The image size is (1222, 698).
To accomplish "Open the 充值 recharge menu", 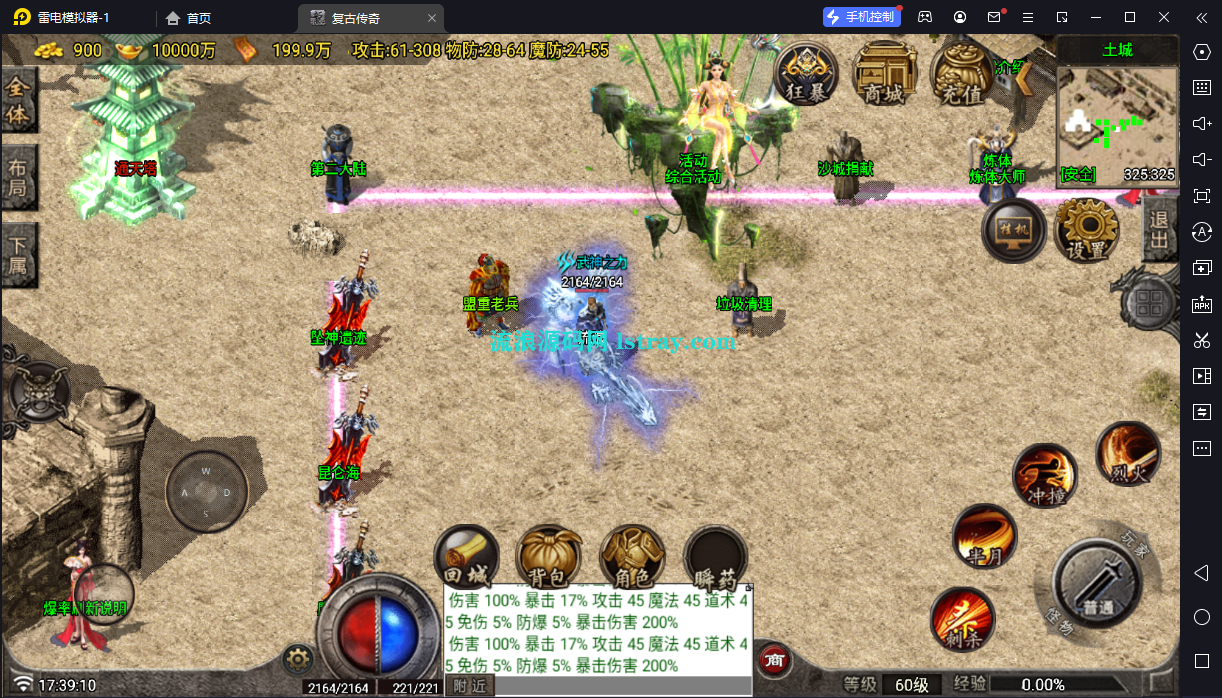I will (x=961, y=73).
